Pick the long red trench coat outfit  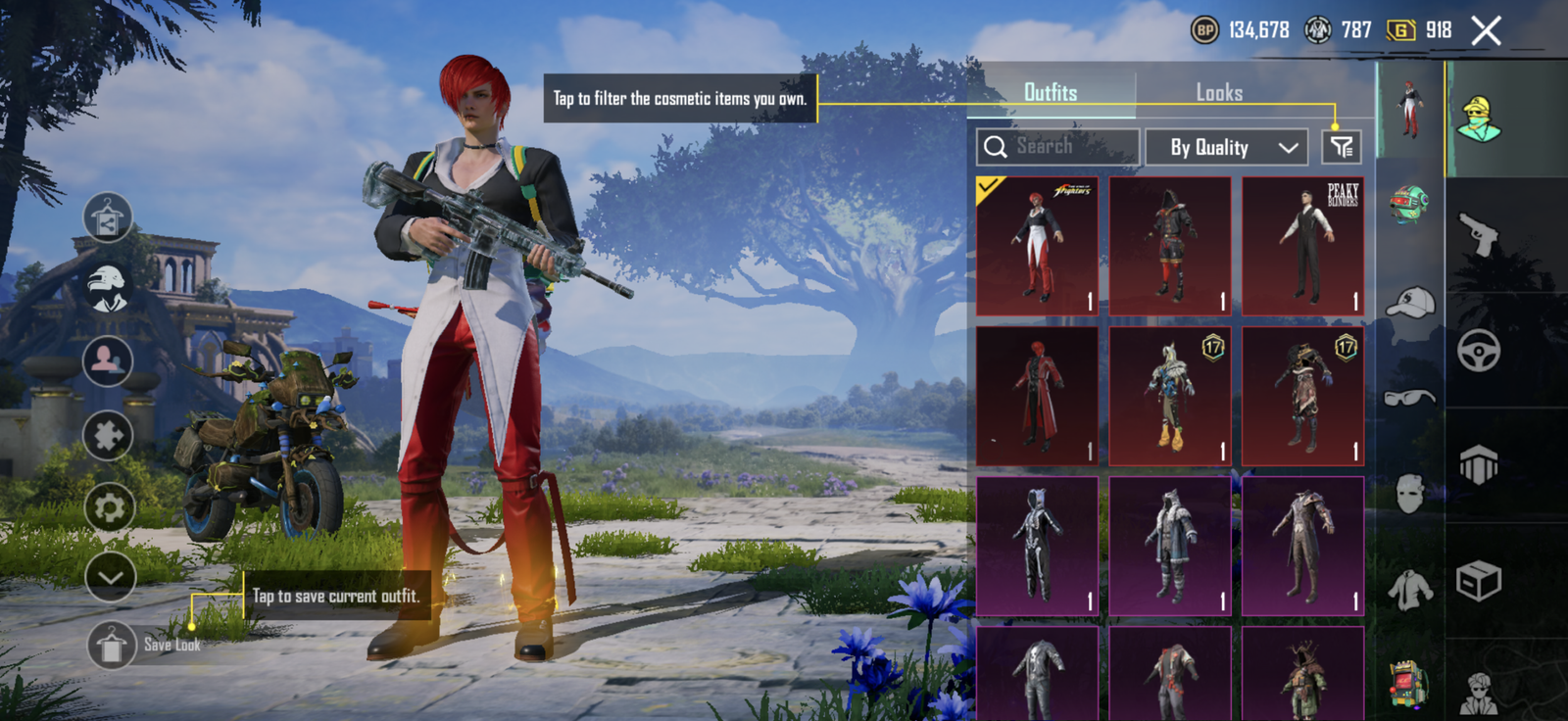[x=1037, y=396]
